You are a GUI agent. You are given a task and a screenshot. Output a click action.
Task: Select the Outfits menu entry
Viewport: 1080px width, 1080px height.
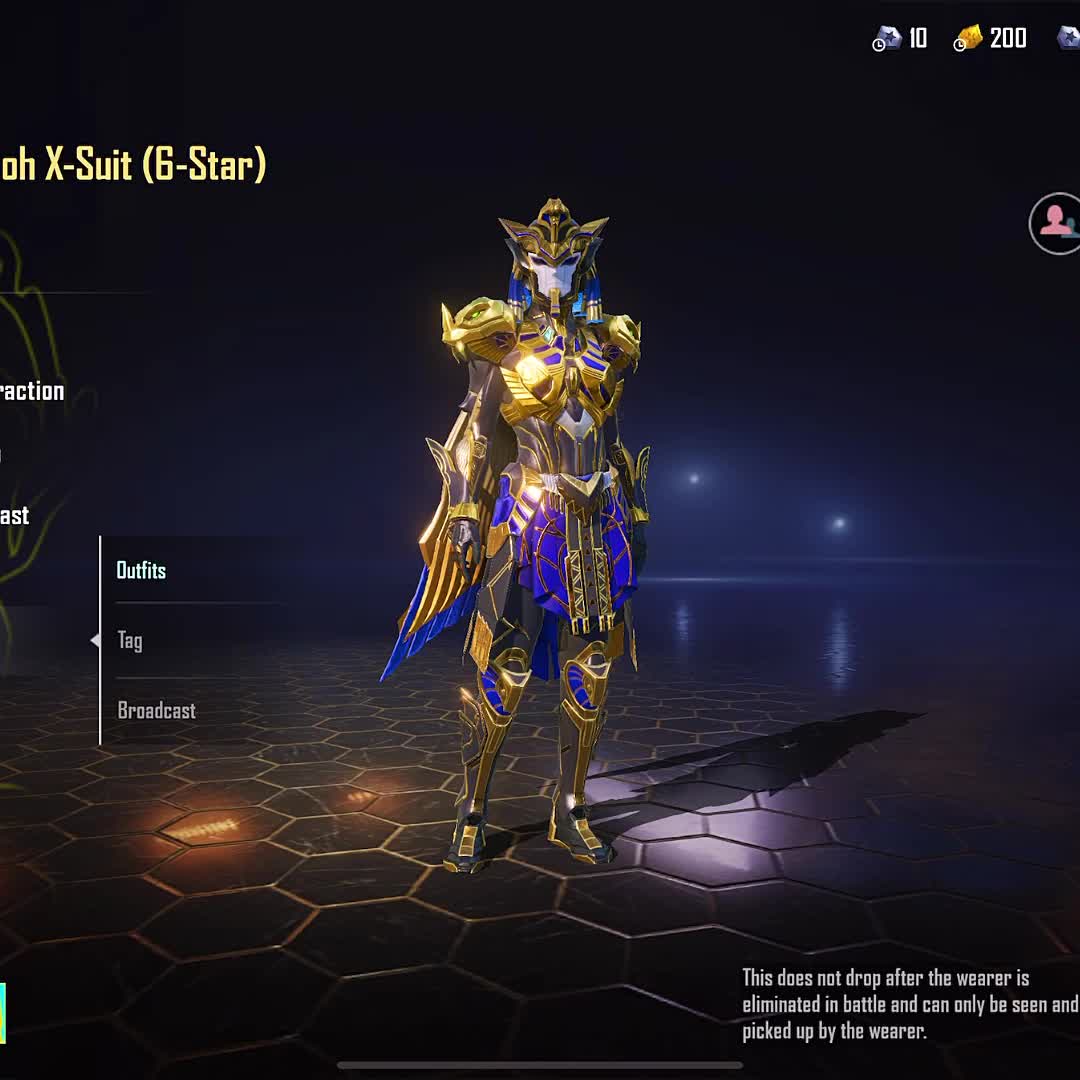[142, 570]
